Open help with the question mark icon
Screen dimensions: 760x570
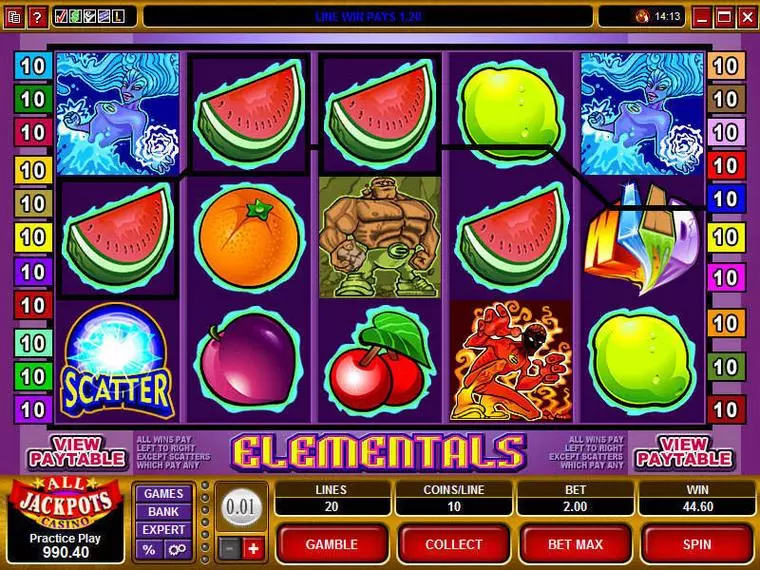click(x=37, y=16)
